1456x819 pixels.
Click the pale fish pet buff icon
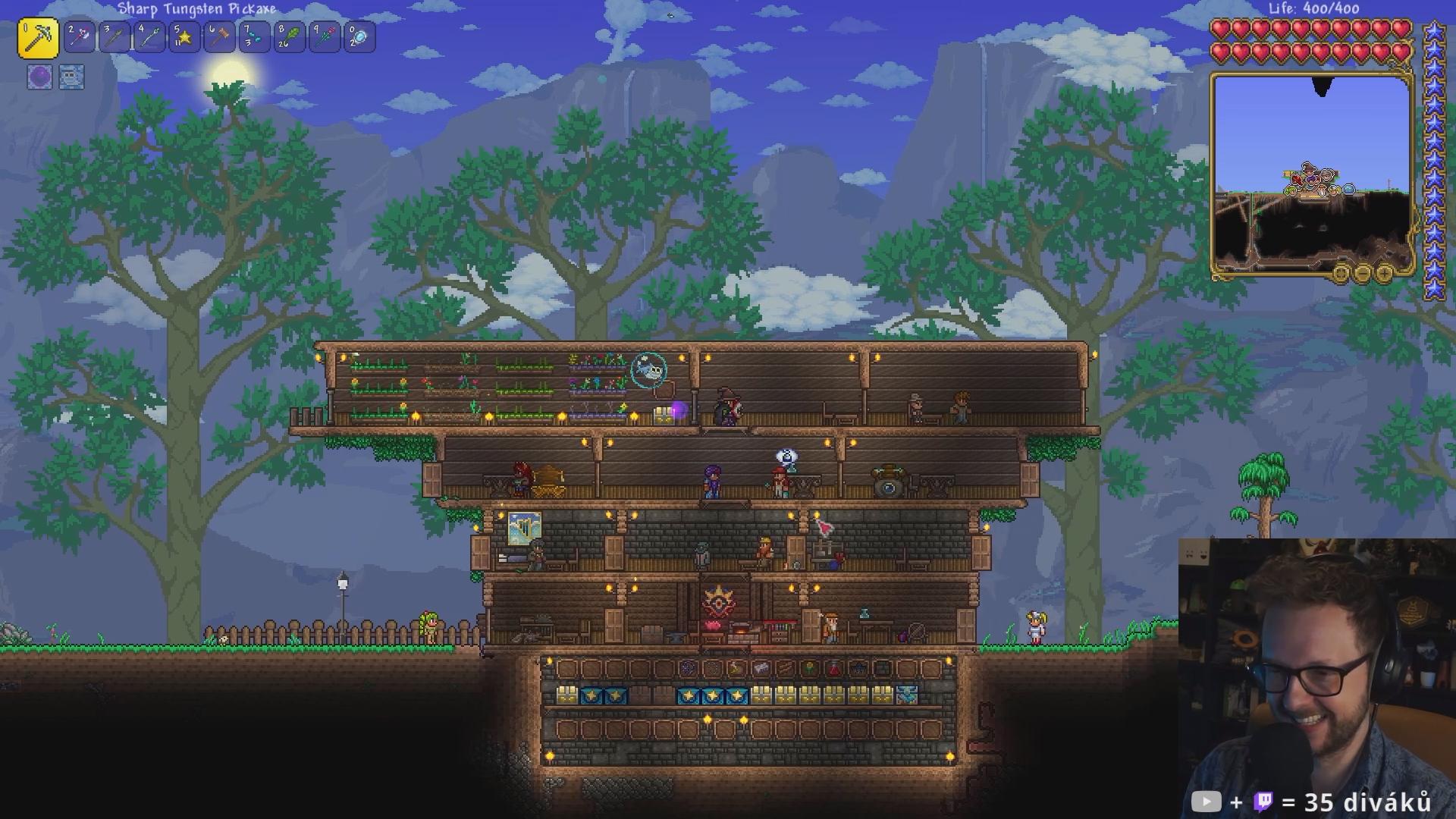71,77
